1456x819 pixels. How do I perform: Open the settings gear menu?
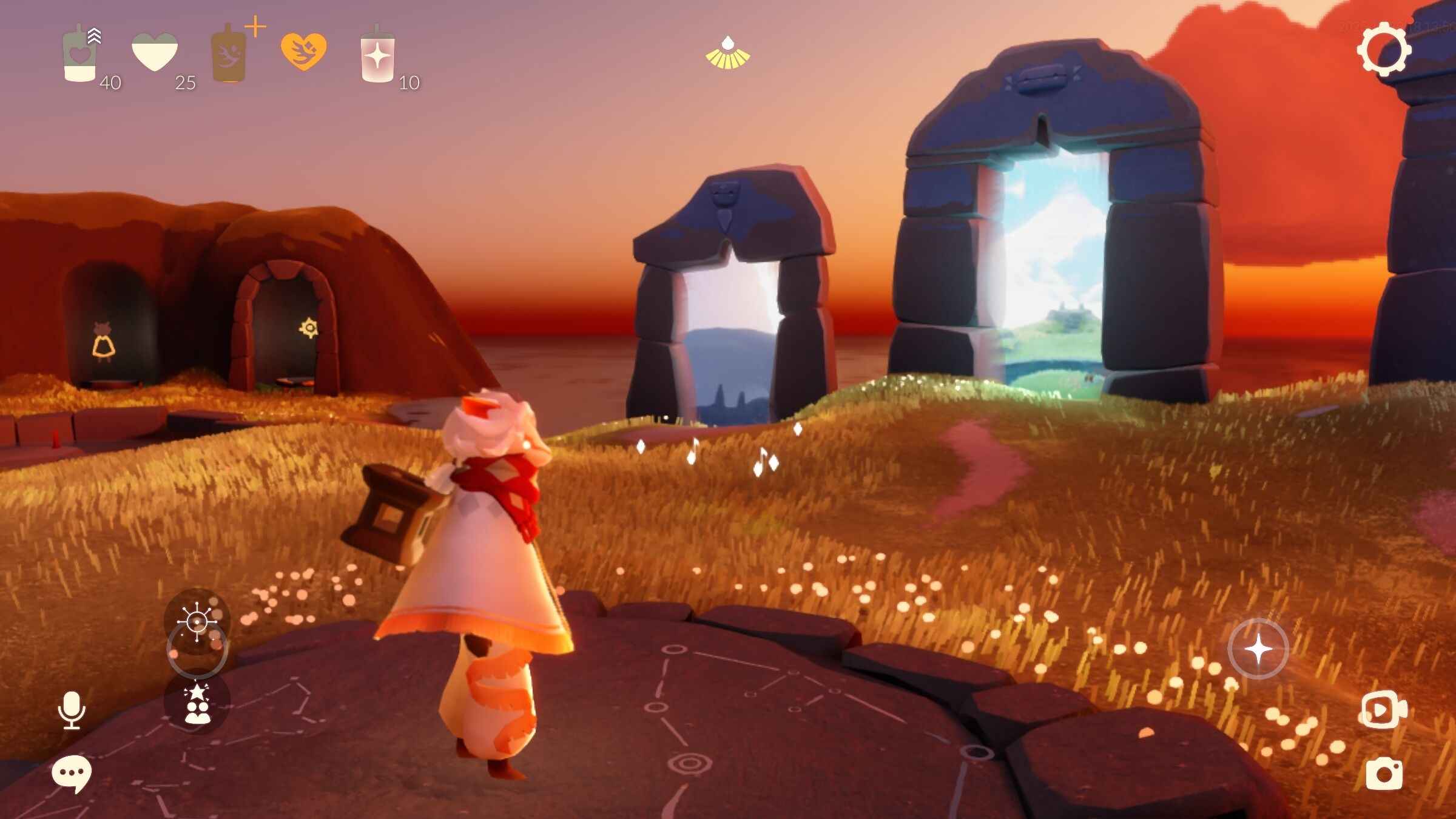click(x=1383, y=50)
